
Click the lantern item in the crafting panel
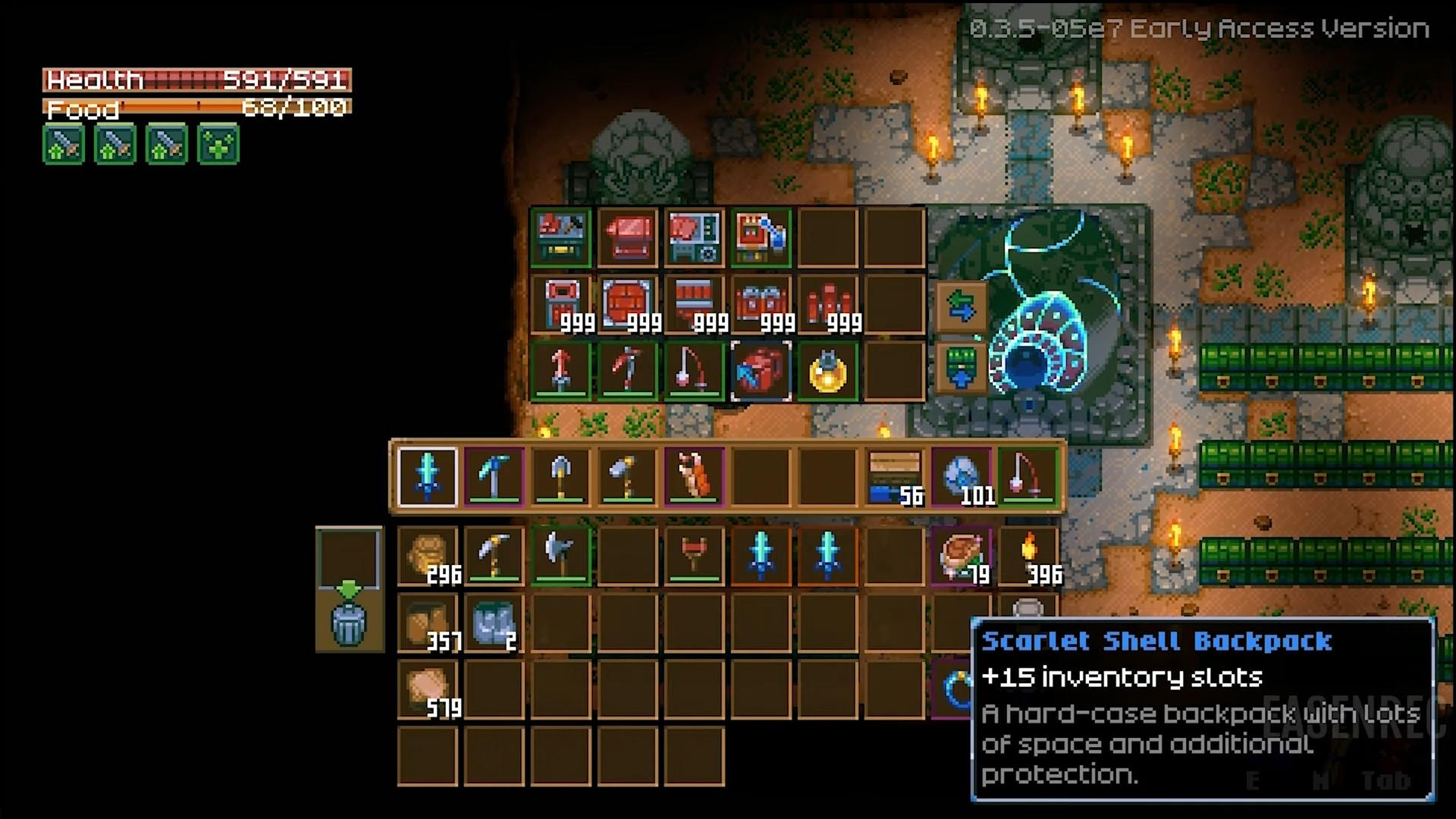tap(827, 371)
